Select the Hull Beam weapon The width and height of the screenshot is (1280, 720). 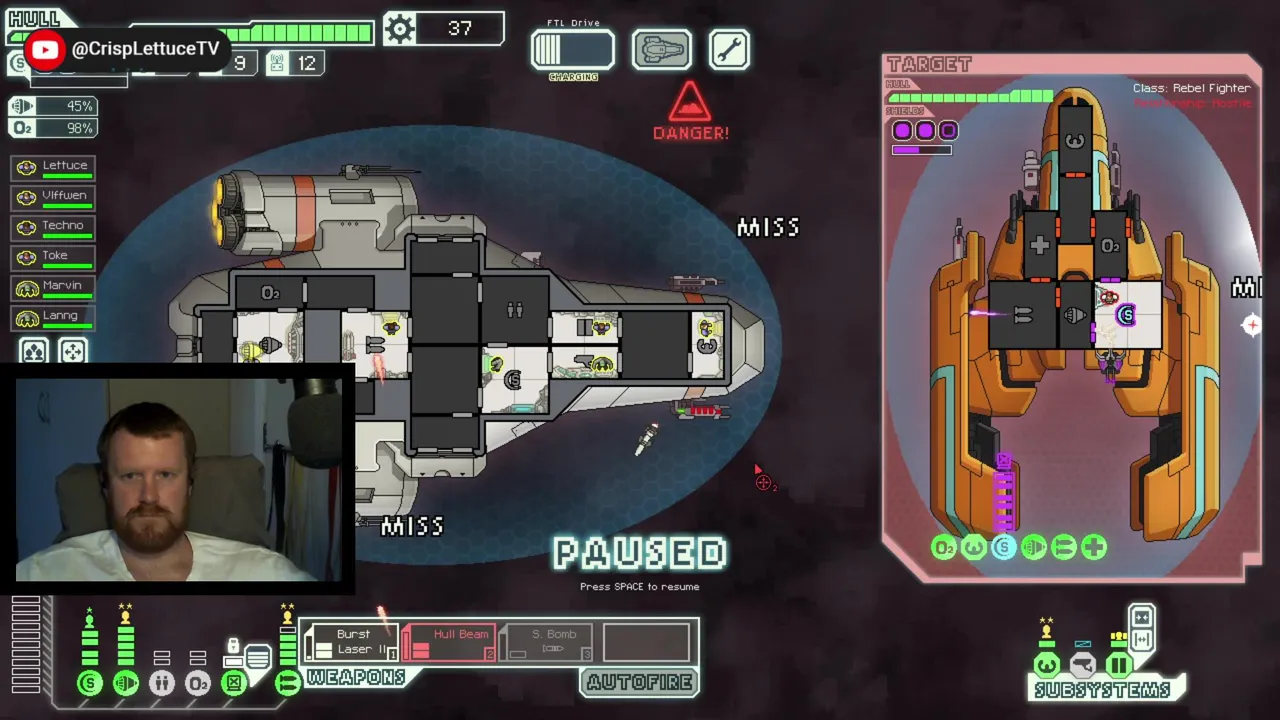[x=449, y=642]
